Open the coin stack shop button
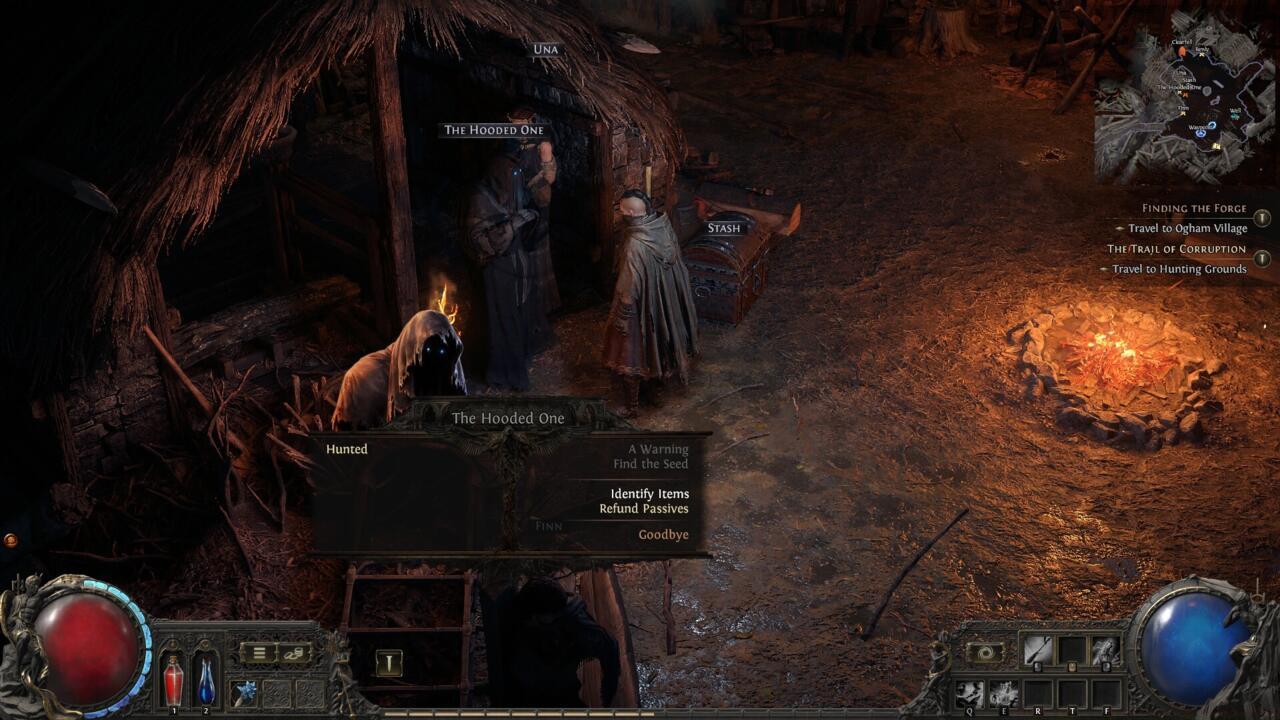 tap(294, 653)
